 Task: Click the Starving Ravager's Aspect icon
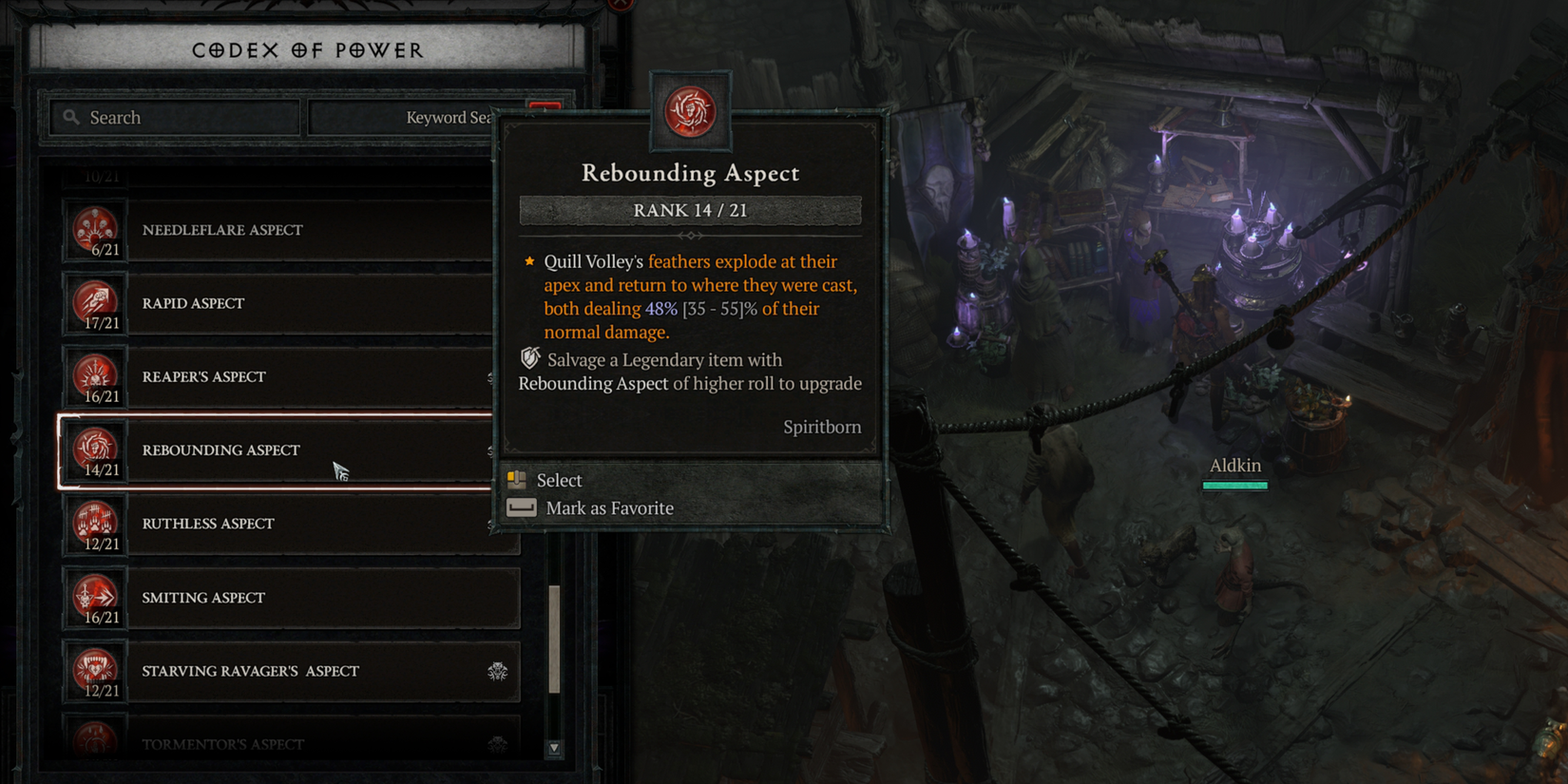(x=96, y=671)
